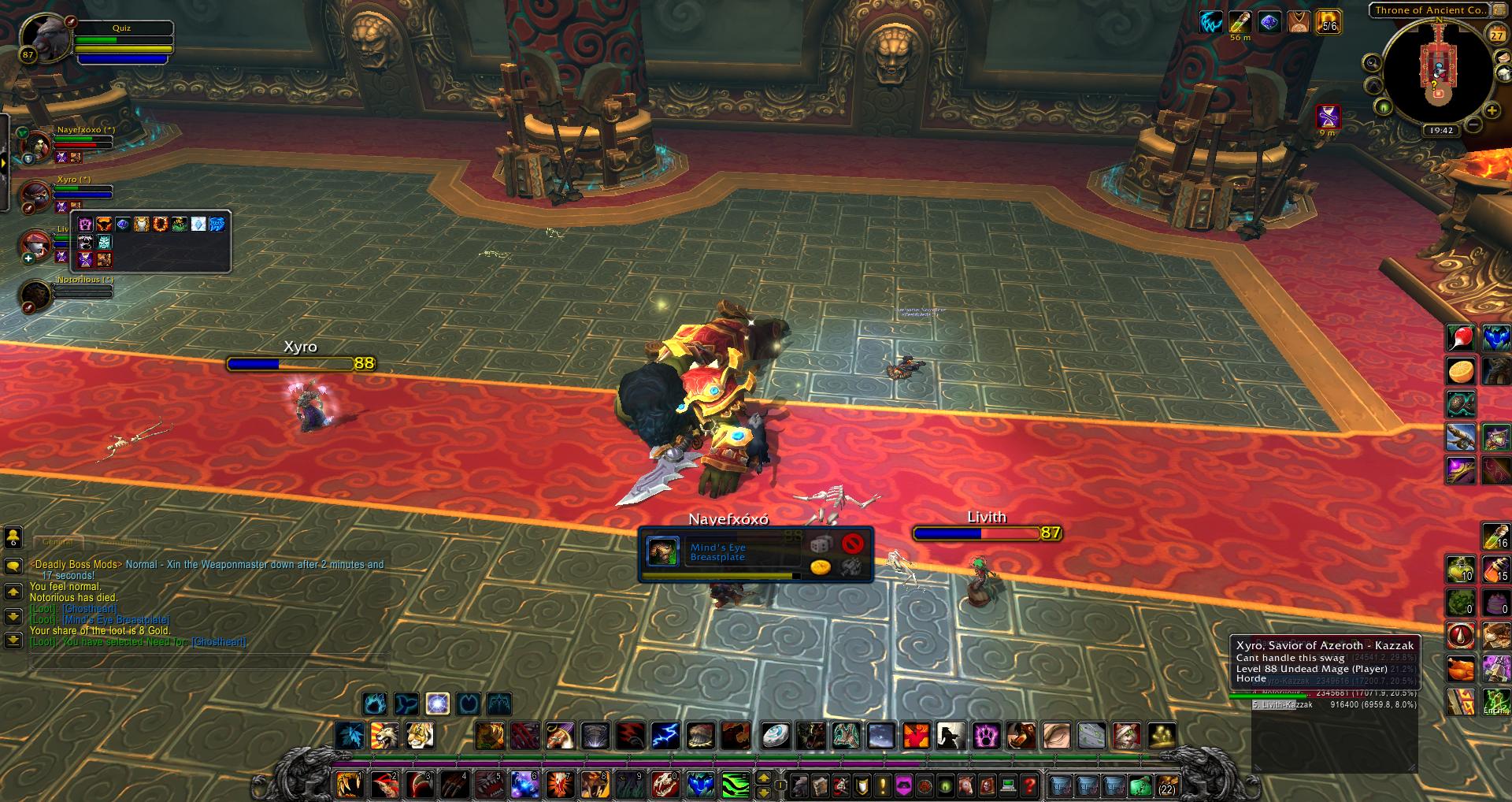Image resolution: width=1512 pixels, height=802 pixels.
Task: Click the minimap tracking magnifier button
Action: 1373,64
